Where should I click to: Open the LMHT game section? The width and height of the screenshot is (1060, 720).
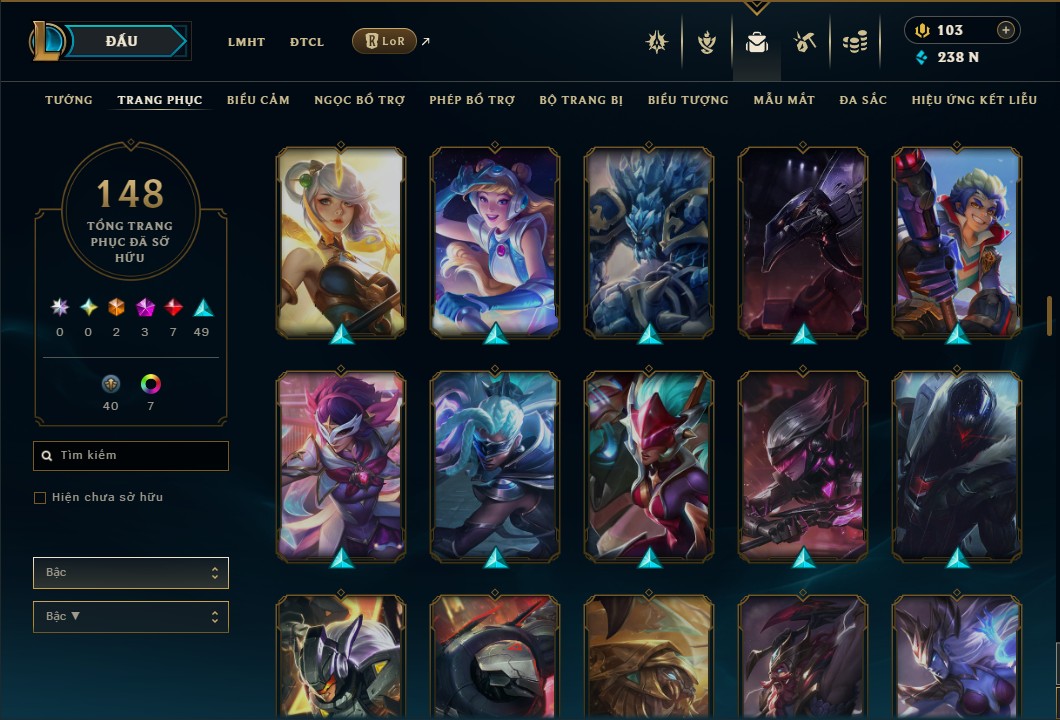click(x=246, y=42)
